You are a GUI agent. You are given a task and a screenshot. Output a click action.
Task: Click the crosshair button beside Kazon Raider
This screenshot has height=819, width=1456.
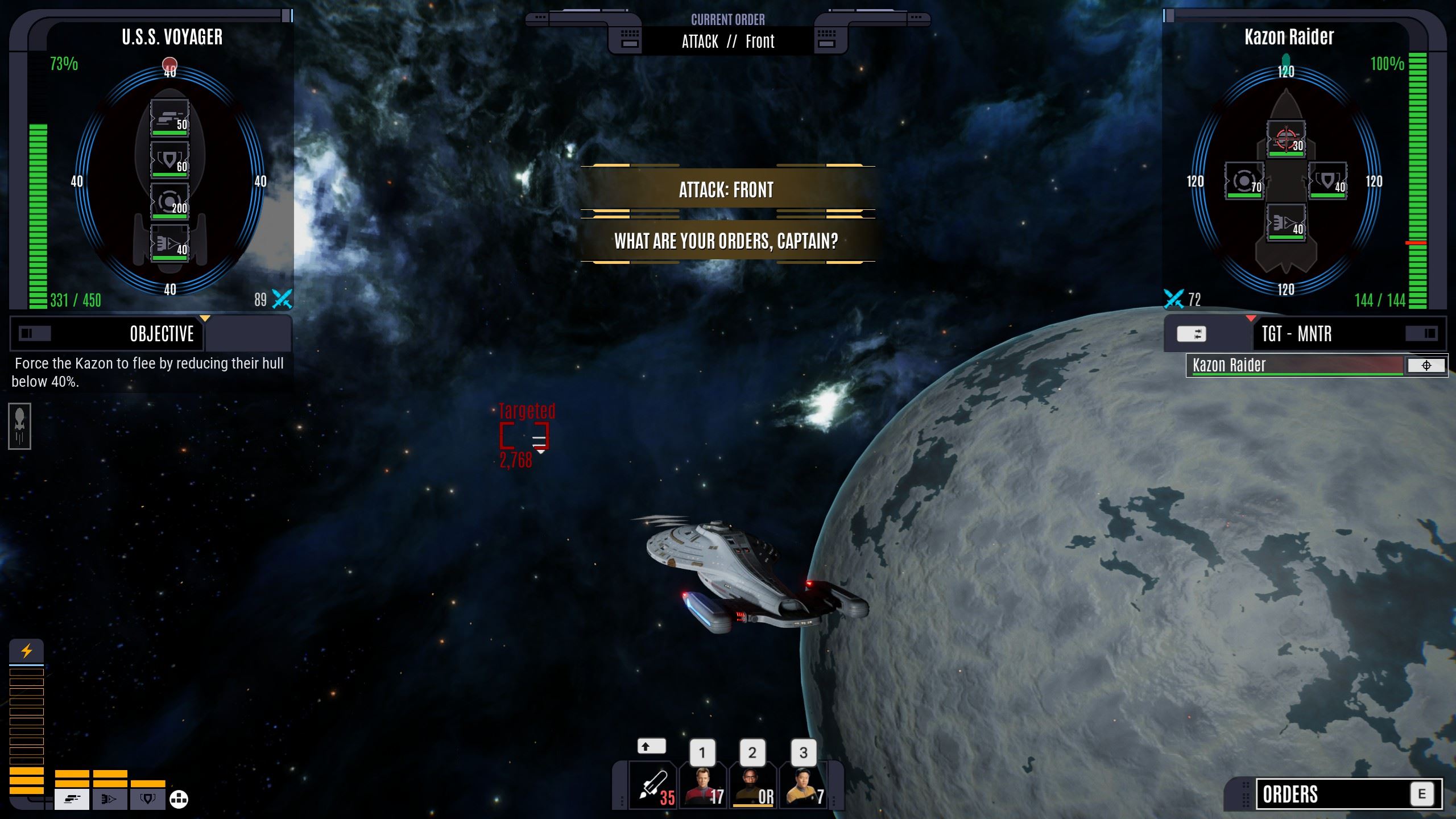(1426, 366)
